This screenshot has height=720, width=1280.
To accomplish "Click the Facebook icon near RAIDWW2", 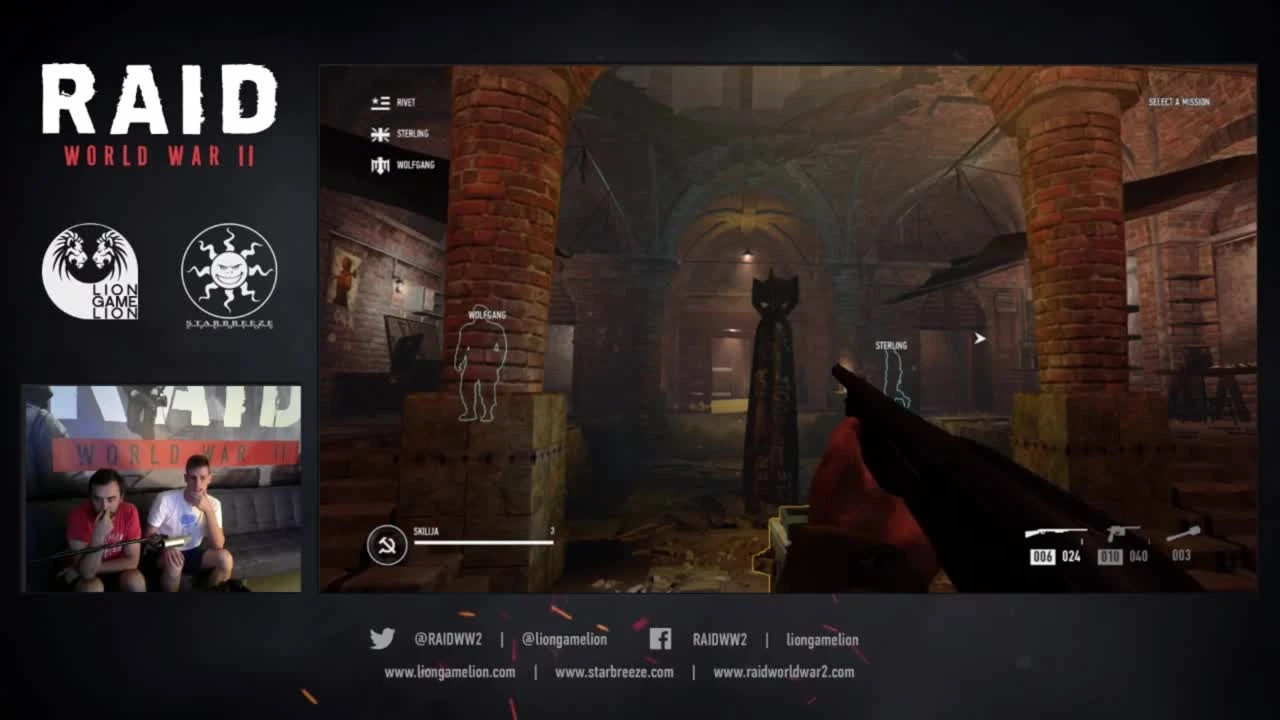I will click(659, 639).
